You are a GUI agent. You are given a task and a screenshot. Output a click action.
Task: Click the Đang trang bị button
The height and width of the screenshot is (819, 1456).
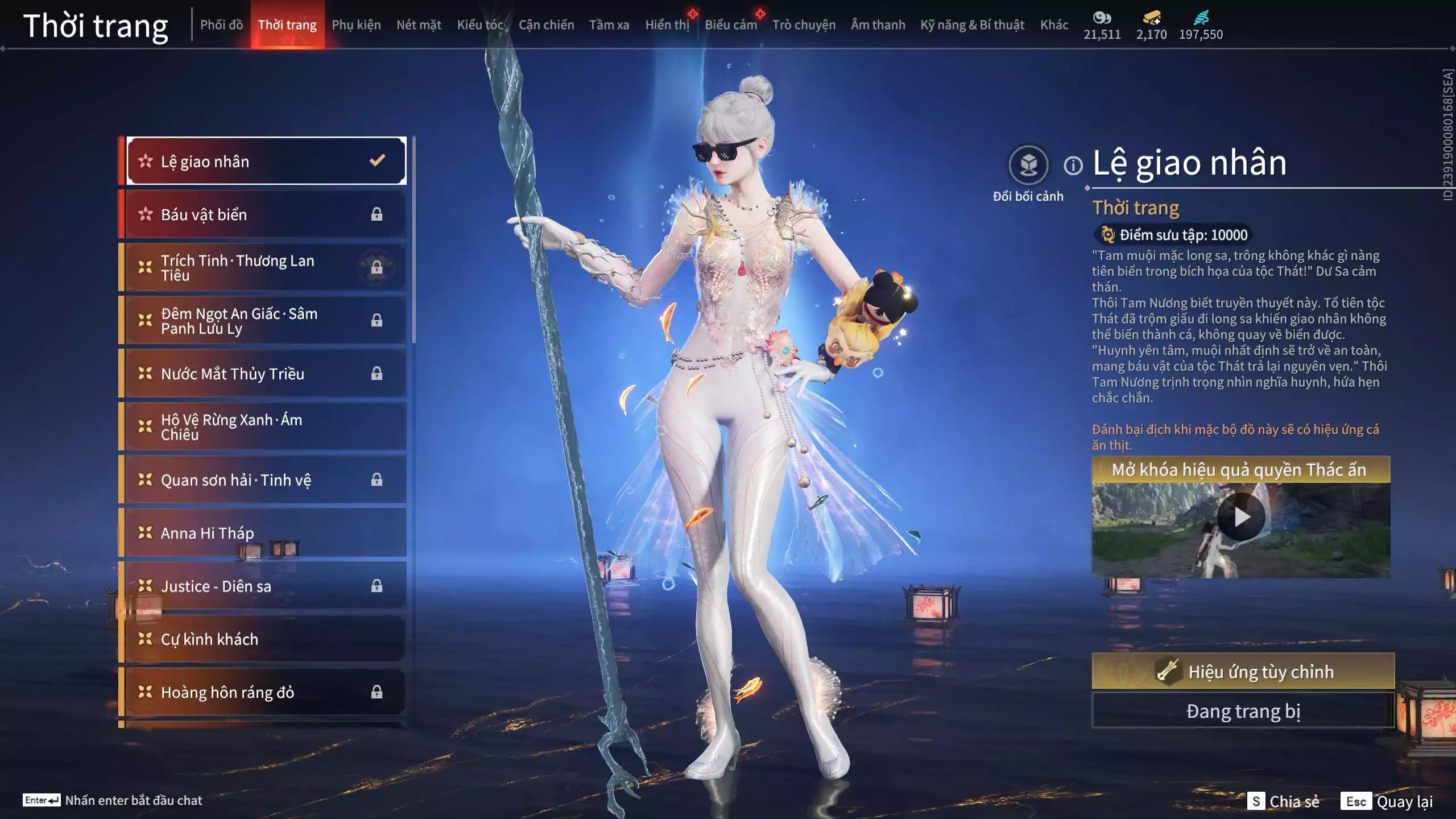click(x=1243, y=712)
